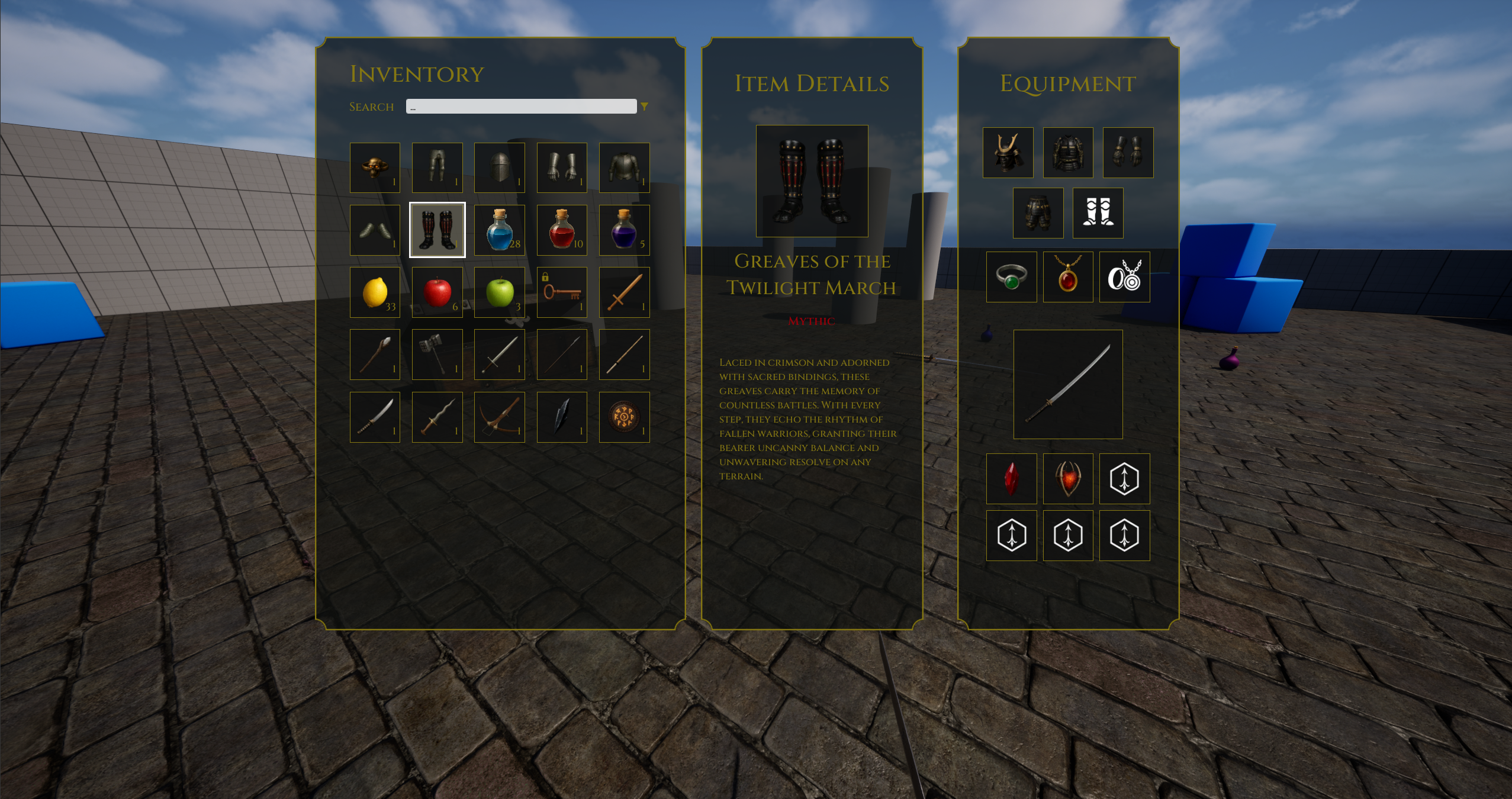The height and width of the screenshot is (799, 1512).
Task: Select the crossbow inventory slot
Action: tap(499, 417)
